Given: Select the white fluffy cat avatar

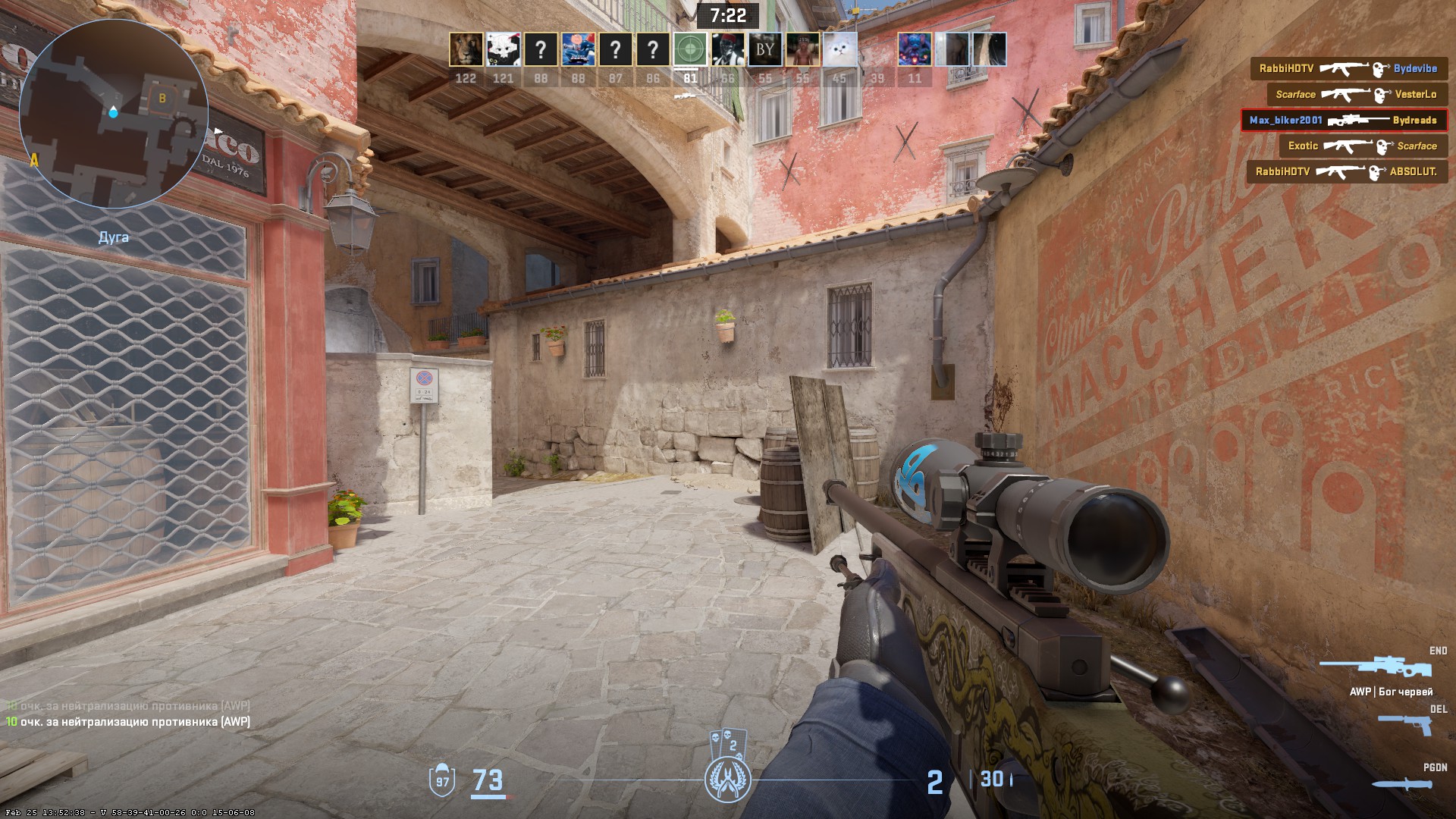Looking at the screenshot, I should pyautogui.click(x=839, y=50).
